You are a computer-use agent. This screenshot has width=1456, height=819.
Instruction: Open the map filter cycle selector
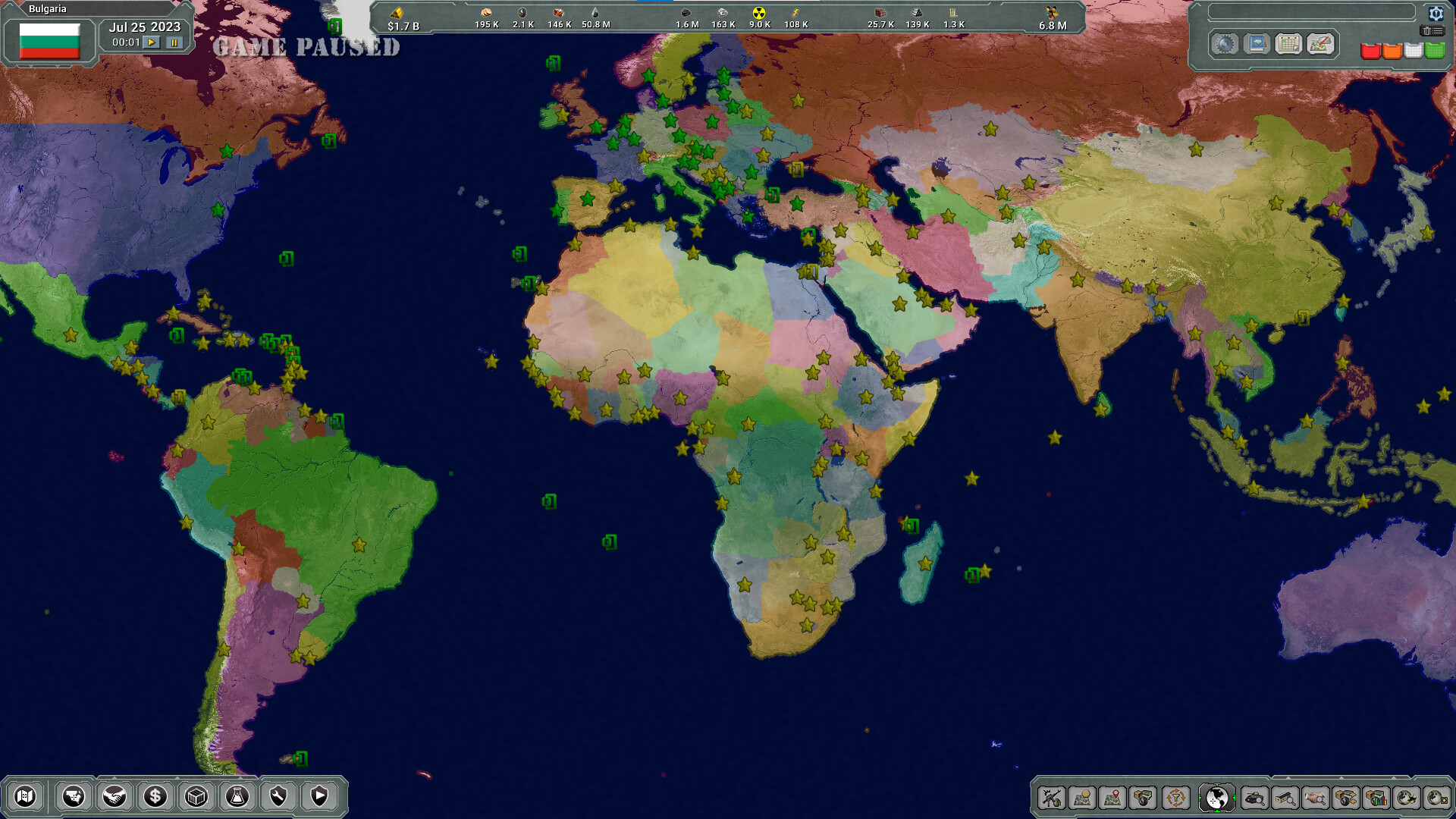pyautogui.click(x=1176, y=797)
